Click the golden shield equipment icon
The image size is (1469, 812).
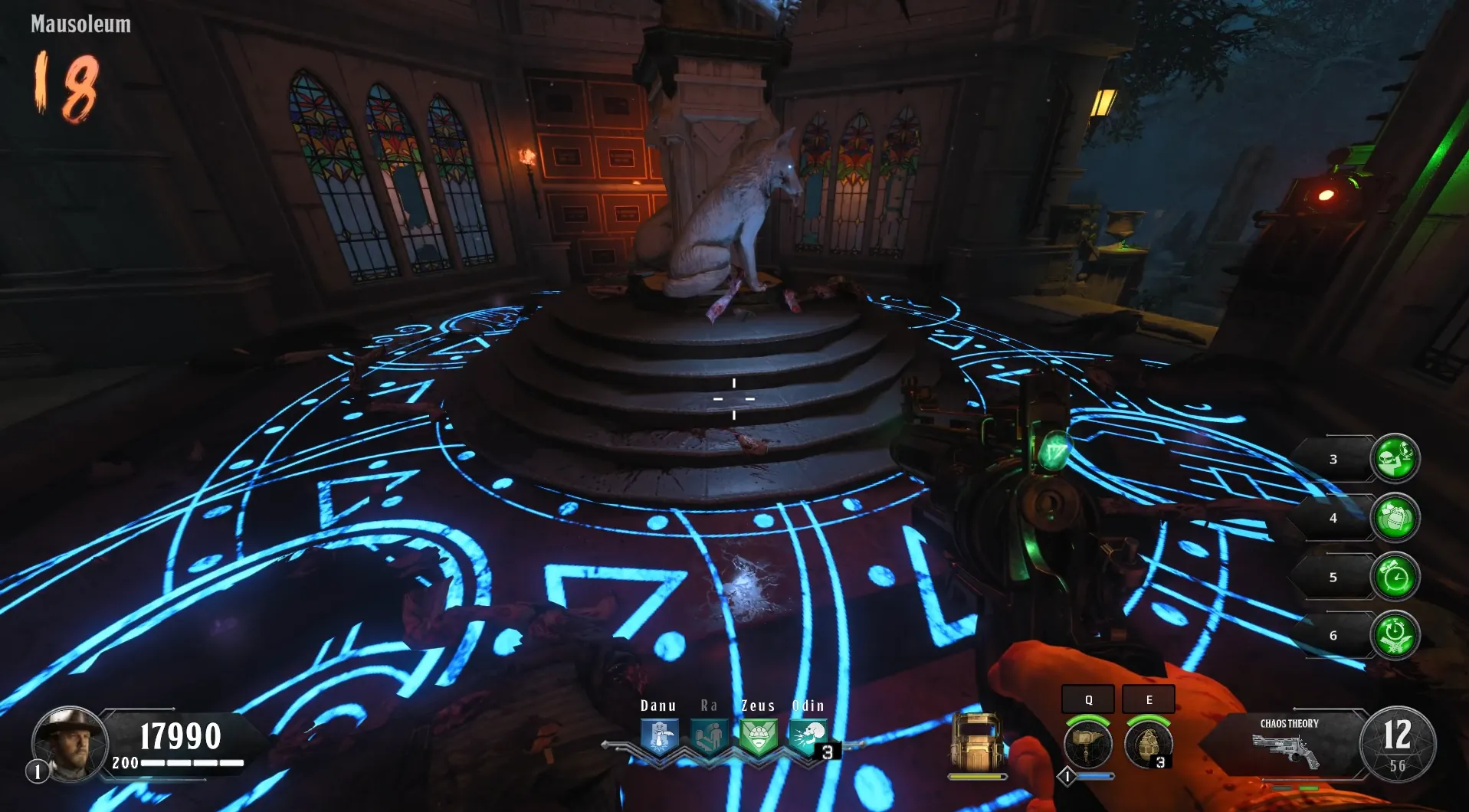click(x=978, y=742)
